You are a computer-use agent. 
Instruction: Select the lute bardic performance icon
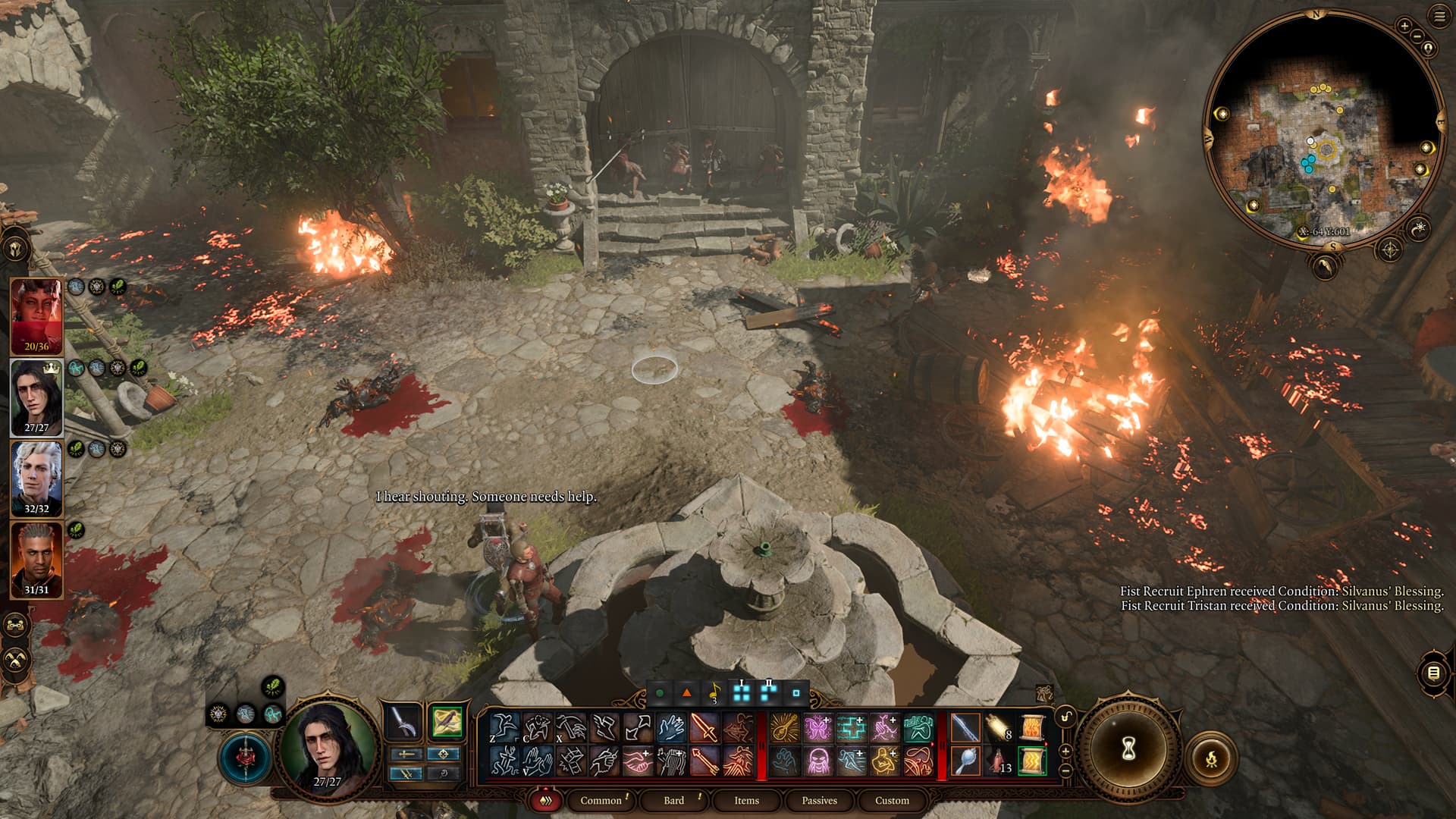(784, 729)
